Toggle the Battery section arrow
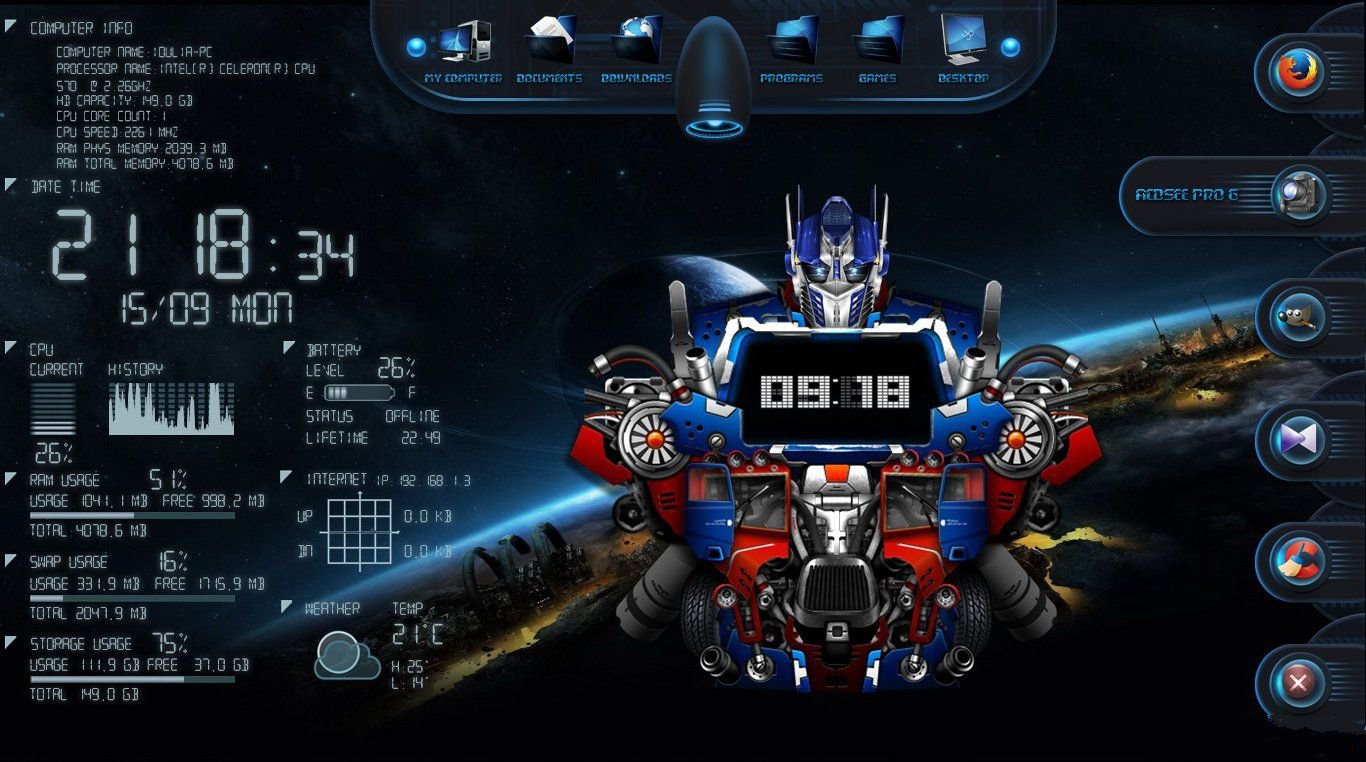Viewport: 1366px width, 762px height. 289,348
